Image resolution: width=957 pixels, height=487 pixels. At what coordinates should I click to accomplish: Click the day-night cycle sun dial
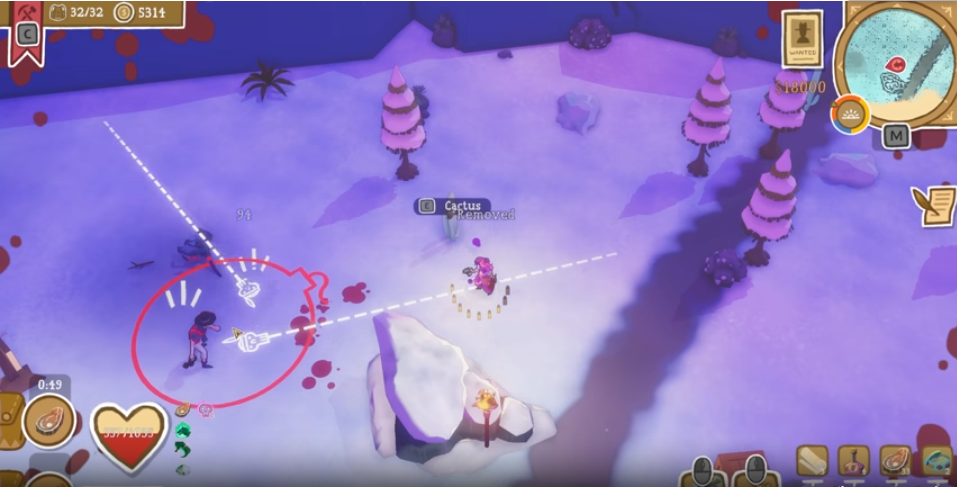coord(850,114)
